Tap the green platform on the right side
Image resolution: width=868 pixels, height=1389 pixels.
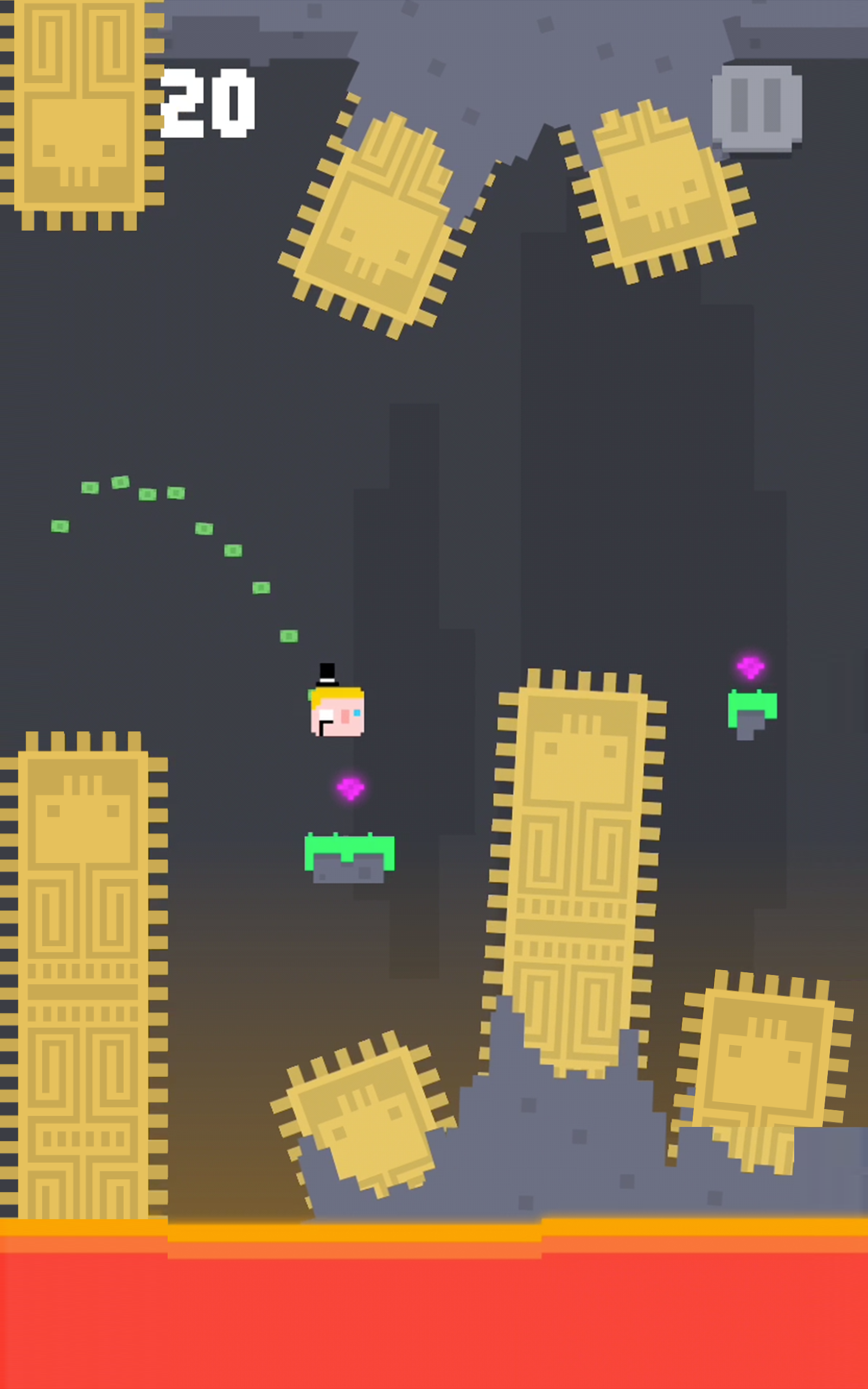(752, 706)
